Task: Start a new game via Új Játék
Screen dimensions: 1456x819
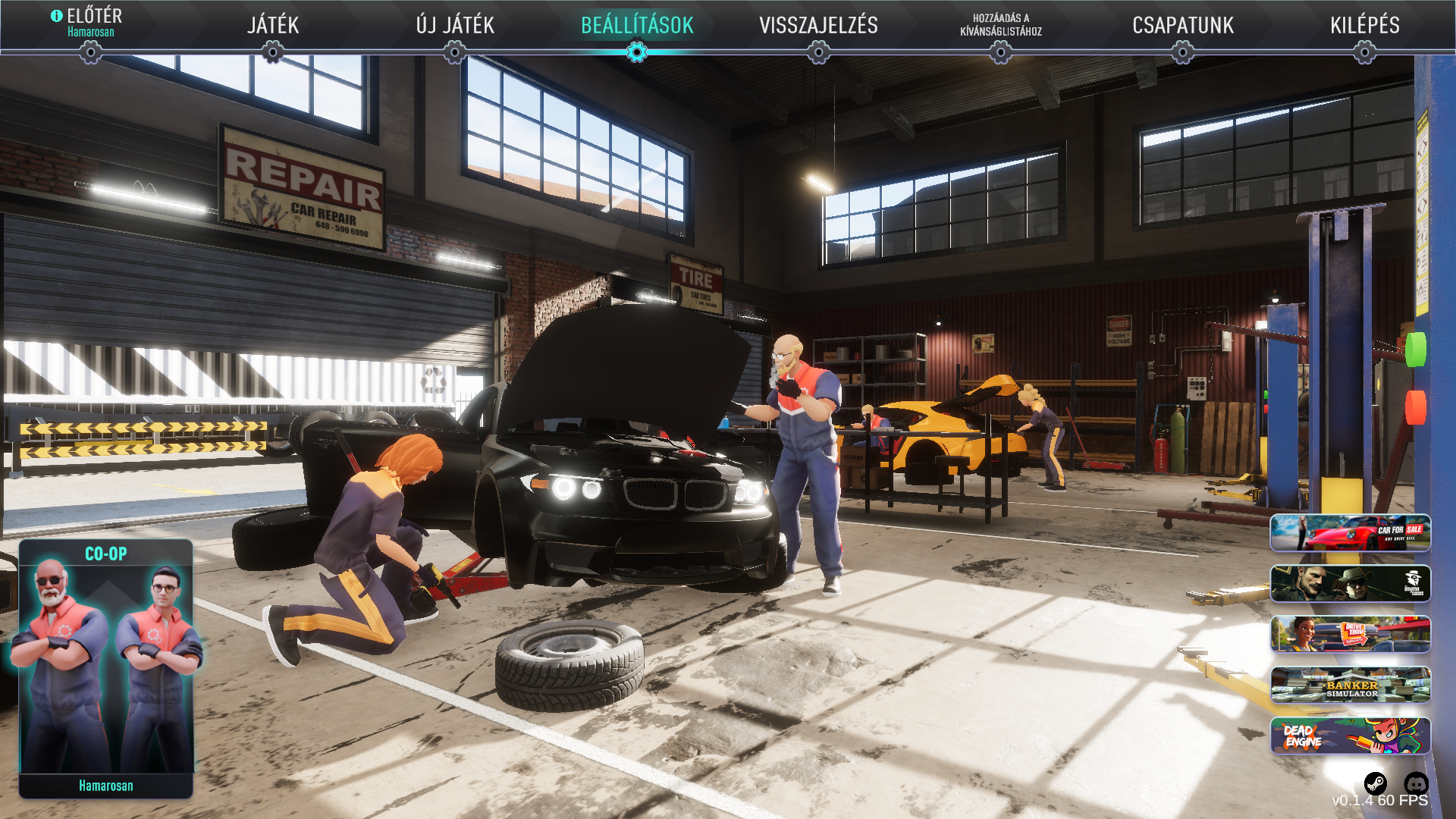Action: click(x=455, y=25)
